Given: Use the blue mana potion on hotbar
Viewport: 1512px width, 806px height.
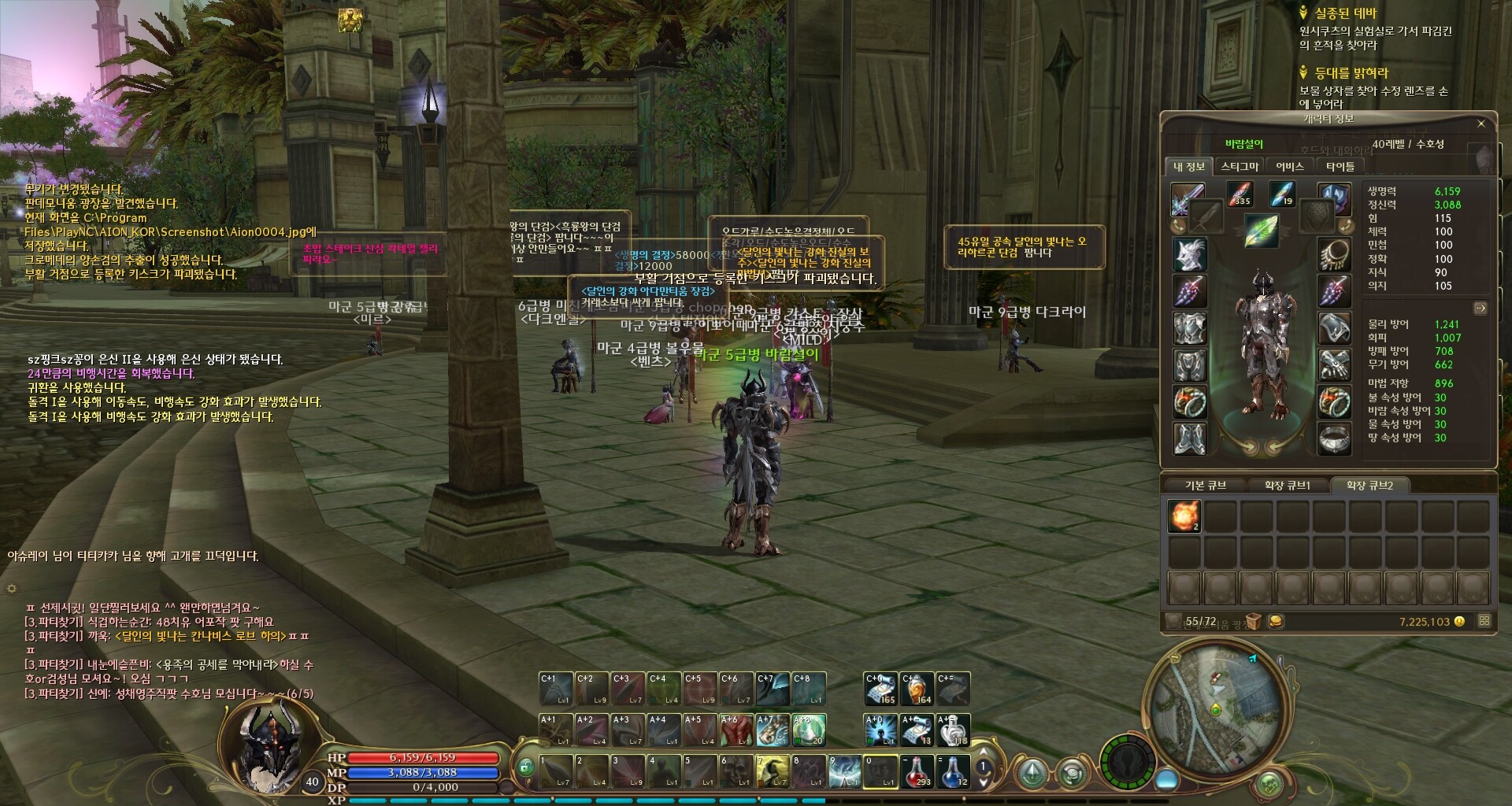Looking at the screenshot, I should (x=953, y=771).
